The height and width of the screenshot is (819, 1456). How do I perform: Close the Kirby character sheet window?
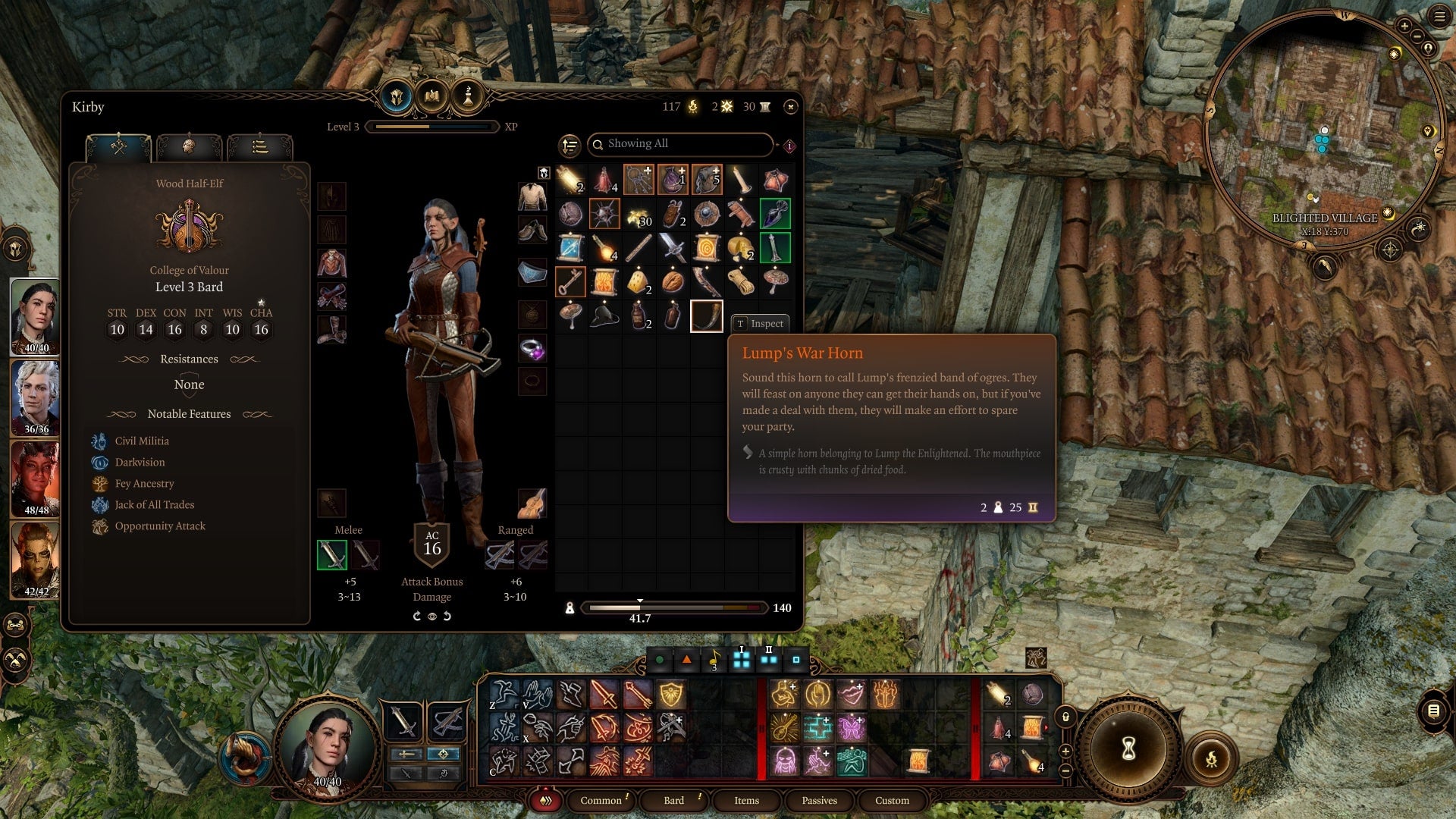coord(790,107)
